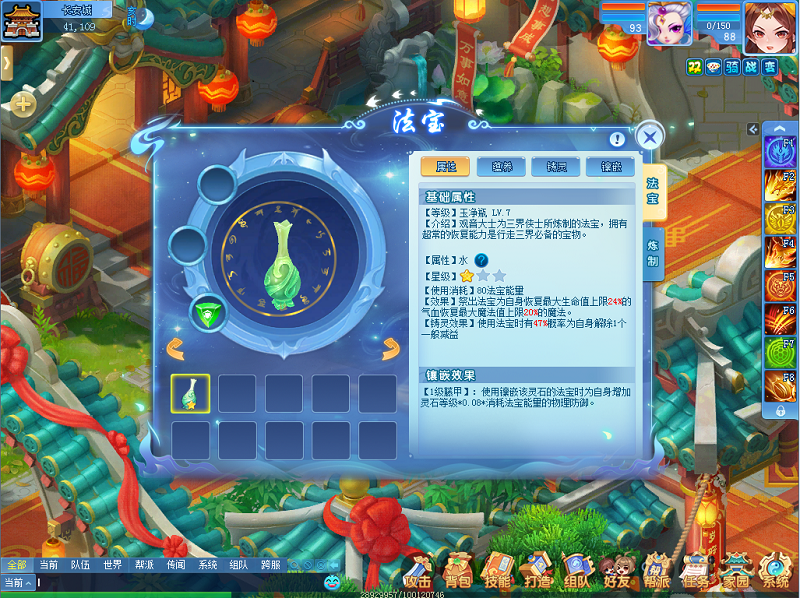The height and width of the screenshot is (598, 800).
Task: Show the water attribute help tooltip
Action: tap(480, 261)
